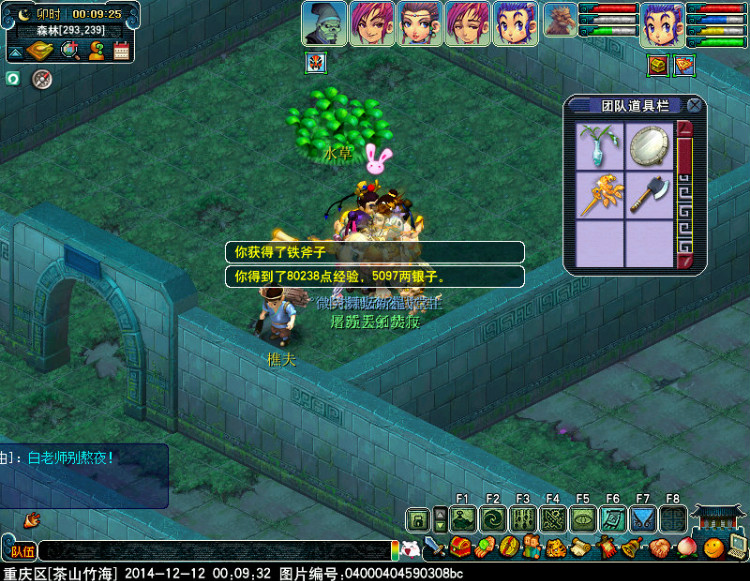The width and height of the screenshot is (750, 581).
Task: Select the grey-bearded elder party portrait
Action: [x=325, y=24]
